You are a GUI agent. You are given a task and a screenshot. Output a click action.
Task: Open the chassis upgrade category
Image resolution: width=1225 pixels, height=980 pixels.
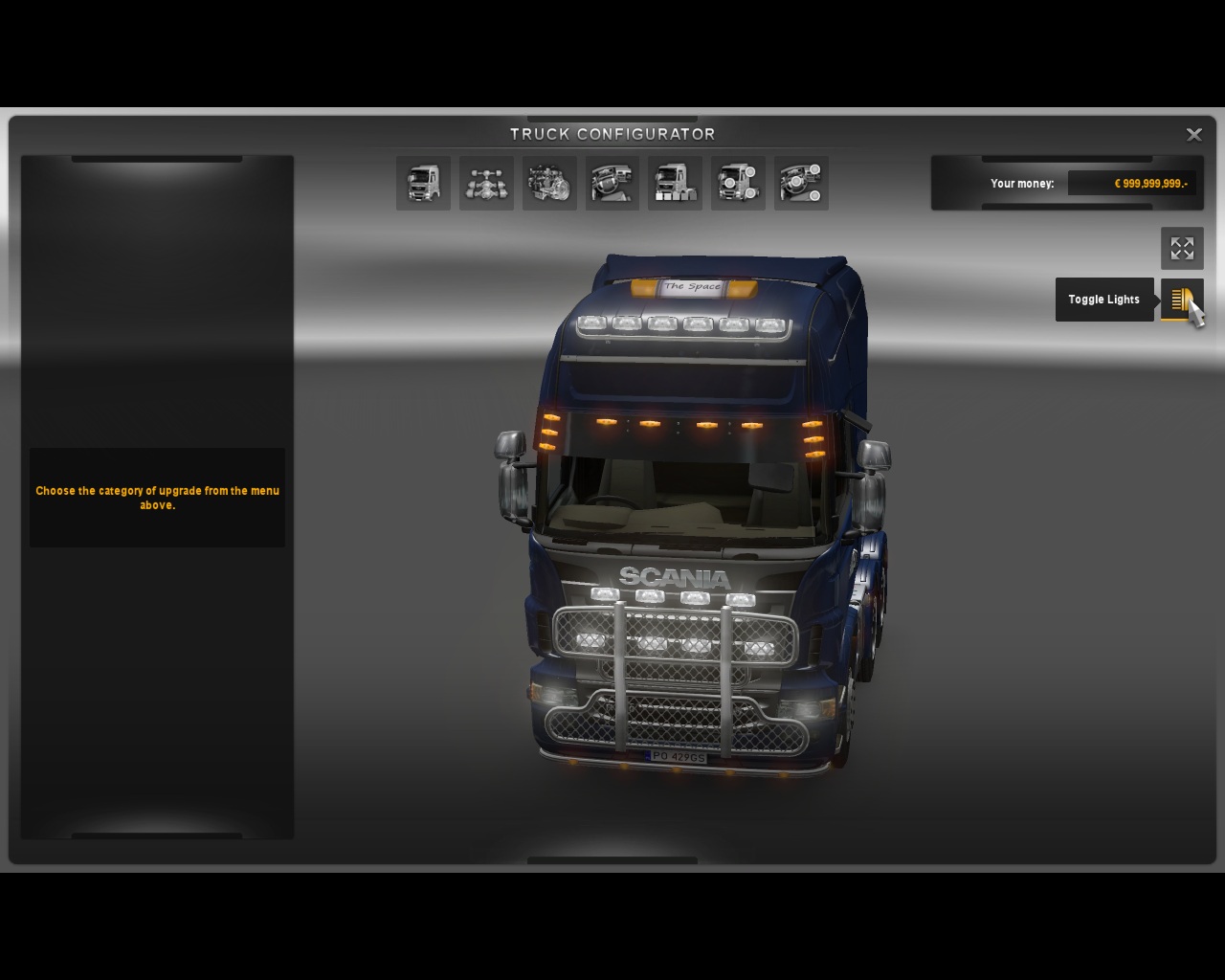click(486, 183)
